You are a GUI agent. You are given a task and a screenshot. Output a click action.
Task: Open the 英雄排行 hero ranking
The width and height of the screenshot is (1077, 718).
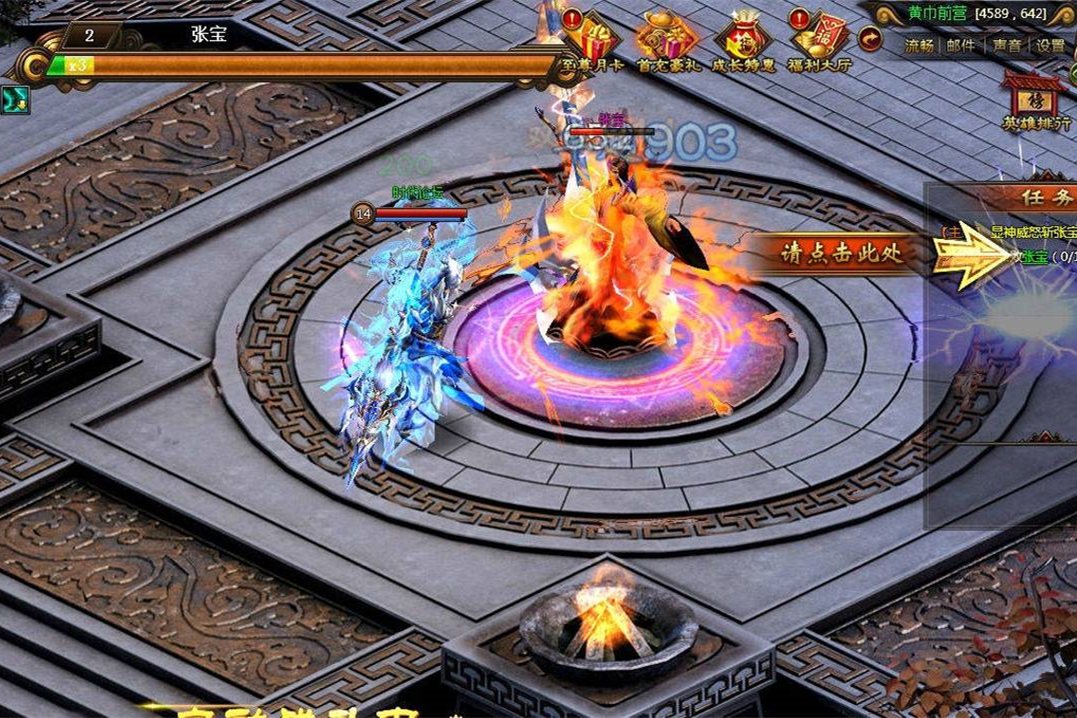pyautogui.click(x=1034, y=102)
